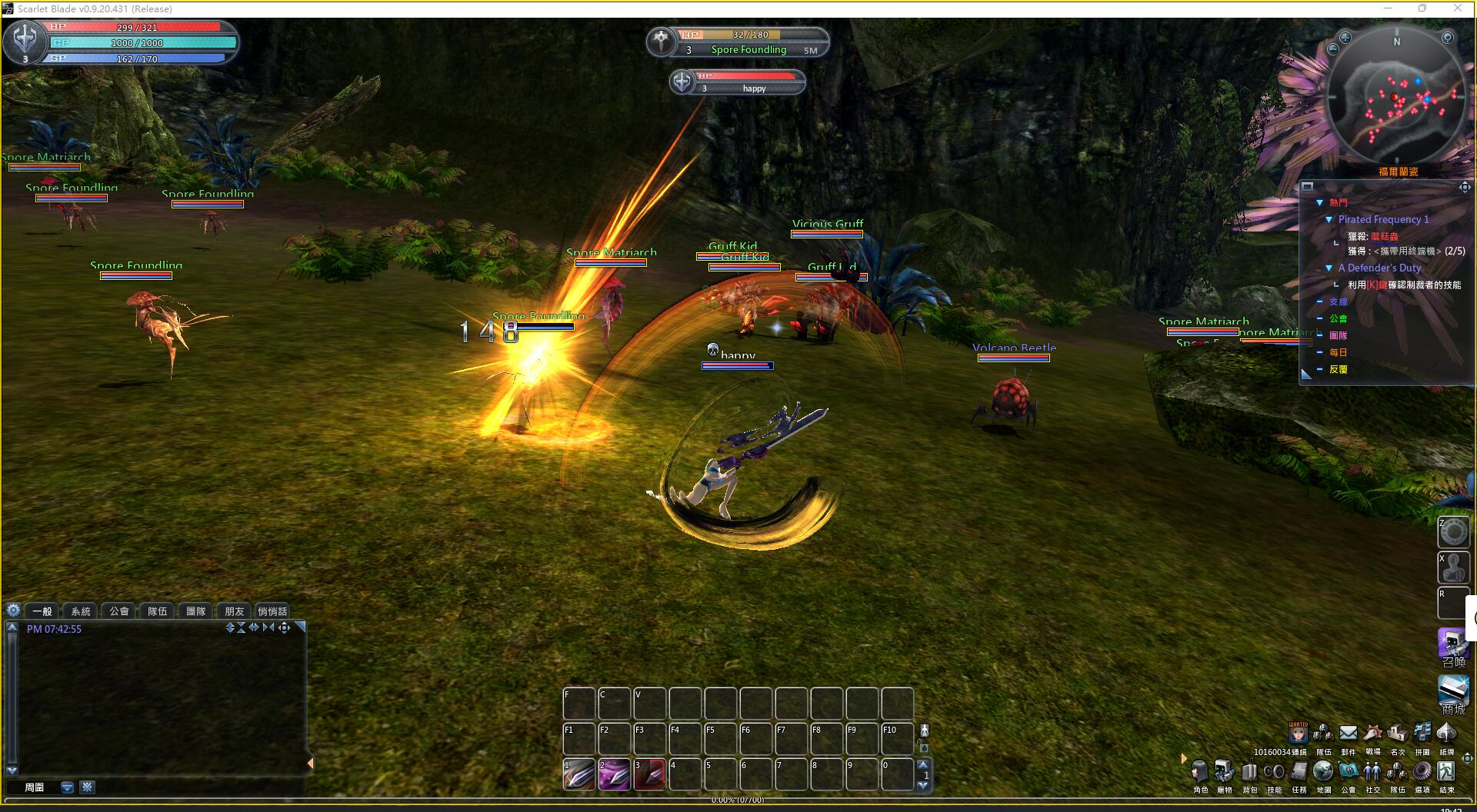Viewport: 1477px width, 812px height.
Task: Open the 名次 rankings podium icon
Action: point(1397,733)
